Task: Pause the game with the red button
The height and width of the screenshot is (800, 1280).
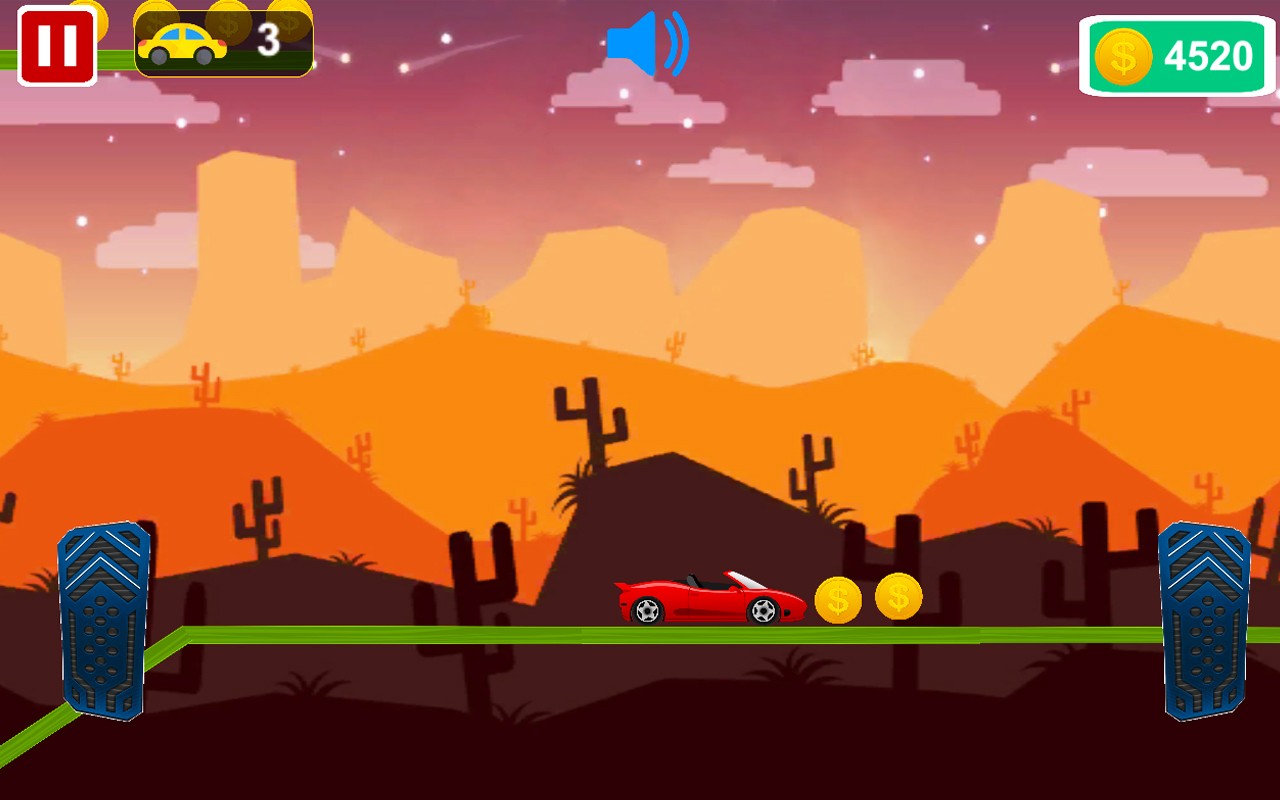Action: point(57,46)
